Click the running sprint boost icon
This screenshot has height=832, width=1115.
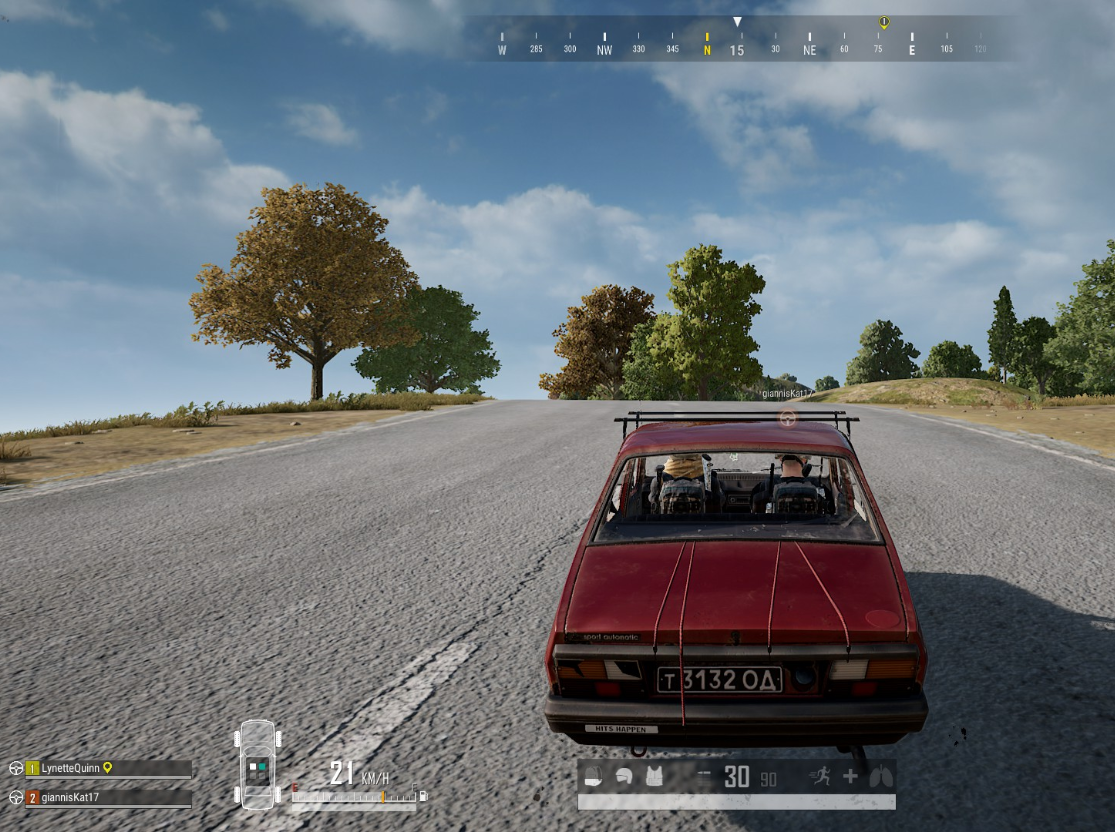pyautogui.click(x=821, y=776)
